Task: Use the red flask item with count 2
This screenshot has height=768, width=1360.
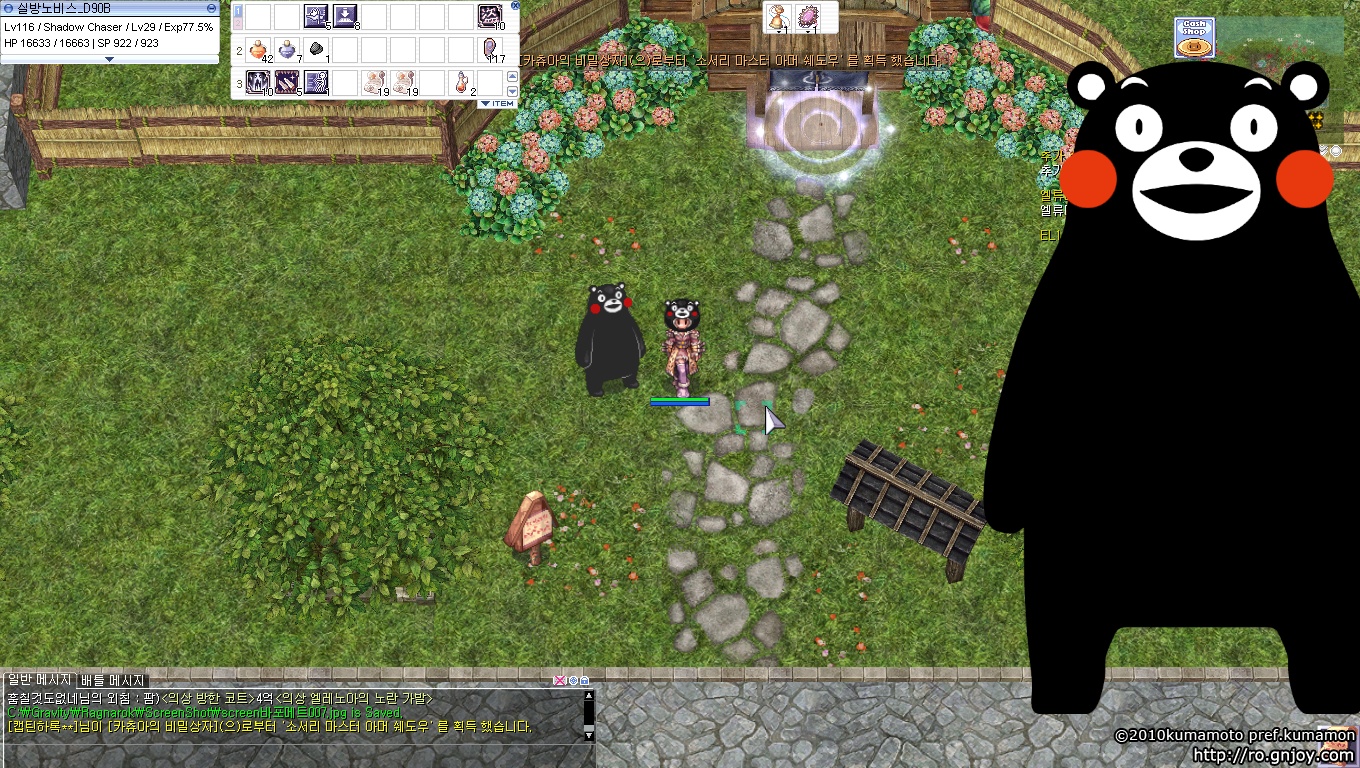Action: pos(461,82)
